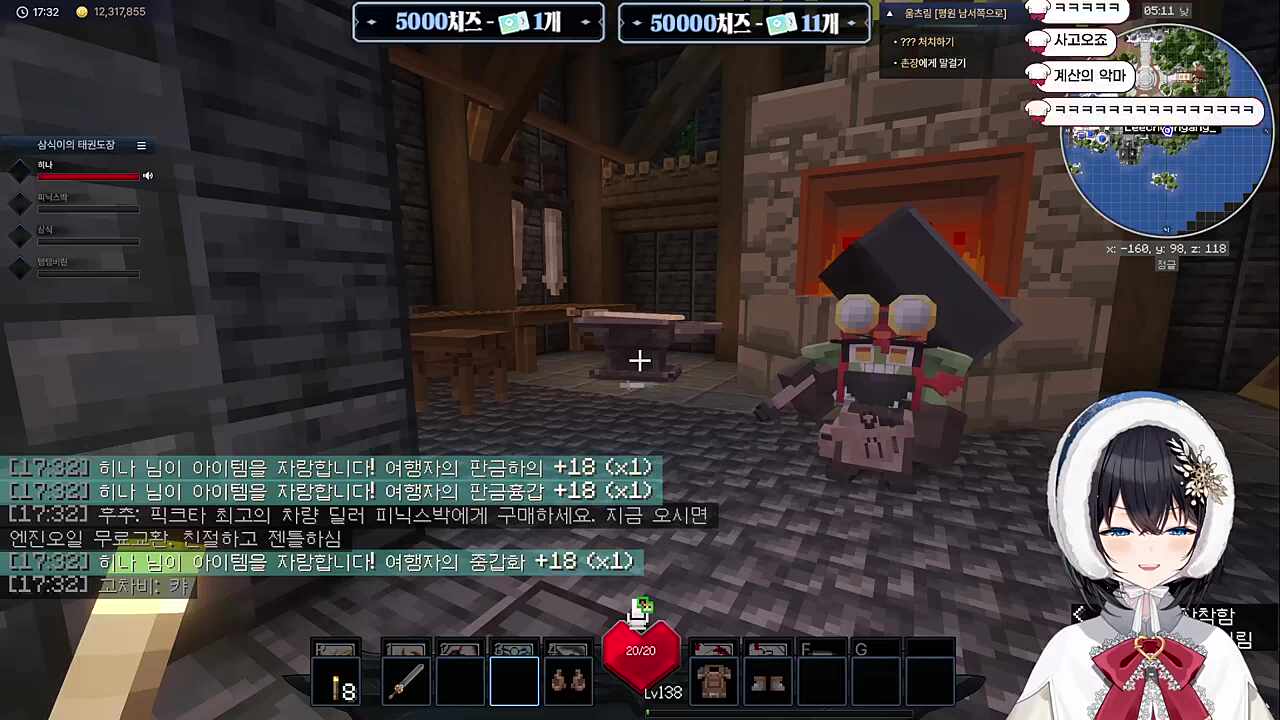Screen dimensions: 1280x720
Task: Click the left chevron on the 50000치즈 banner
Action: [x=636, y=22]
